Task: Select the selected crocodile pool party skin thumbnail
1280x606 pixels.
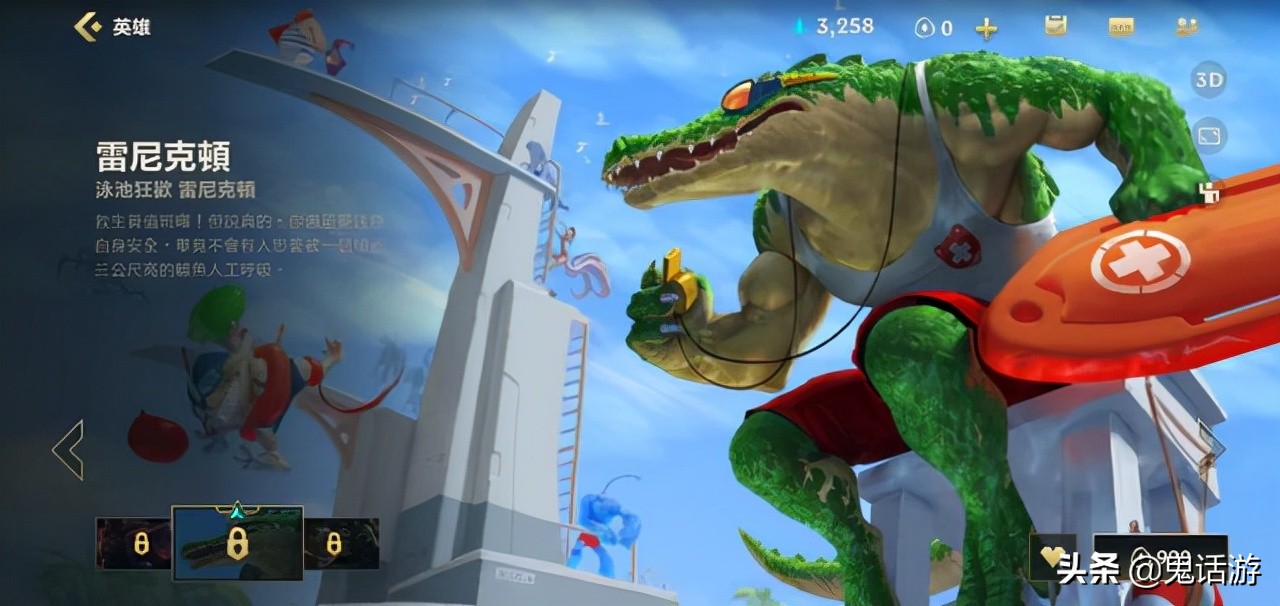Action: 237,544
